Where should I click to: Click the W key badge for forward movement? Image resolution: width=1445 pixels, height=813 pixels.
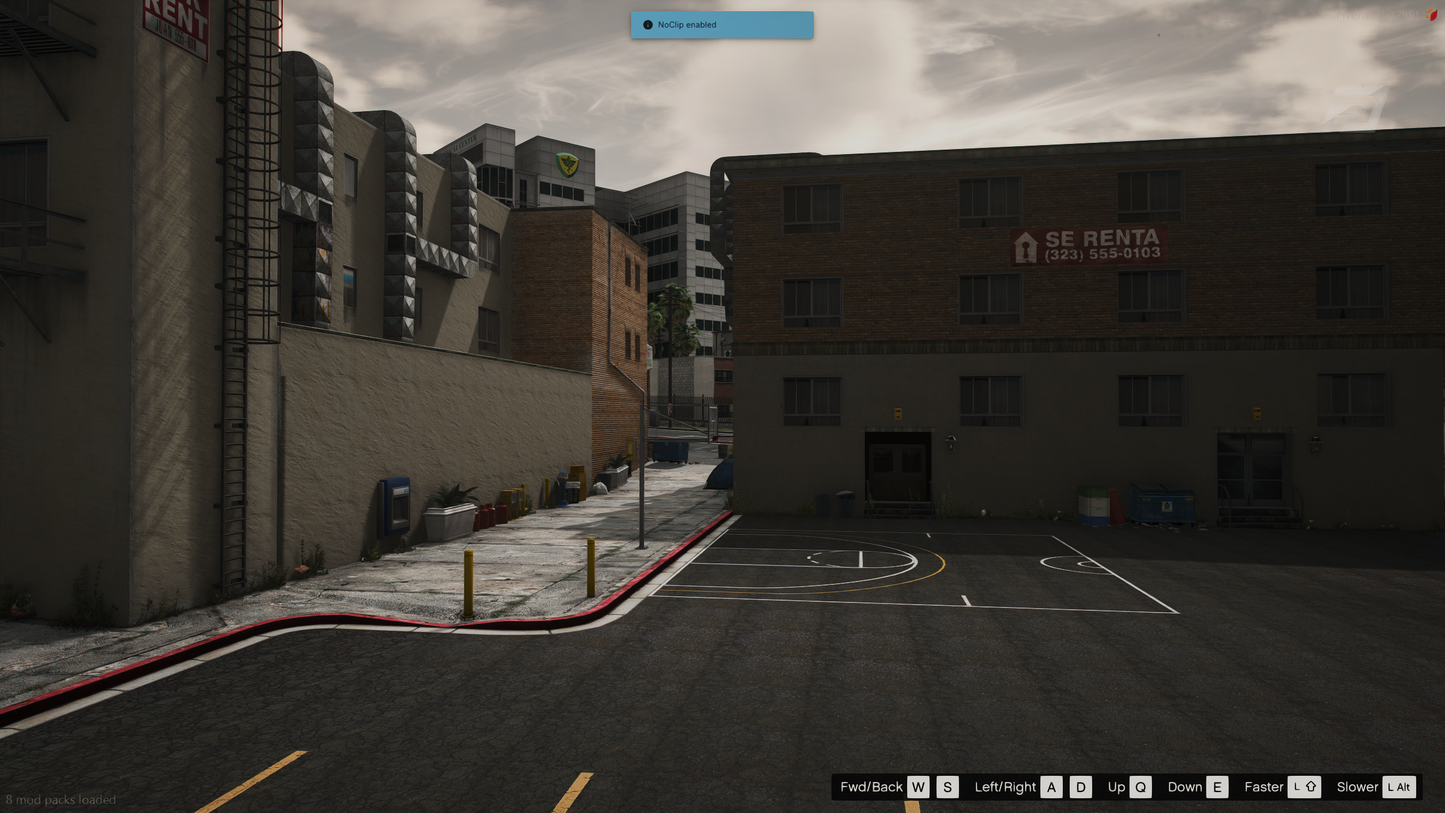917,787
